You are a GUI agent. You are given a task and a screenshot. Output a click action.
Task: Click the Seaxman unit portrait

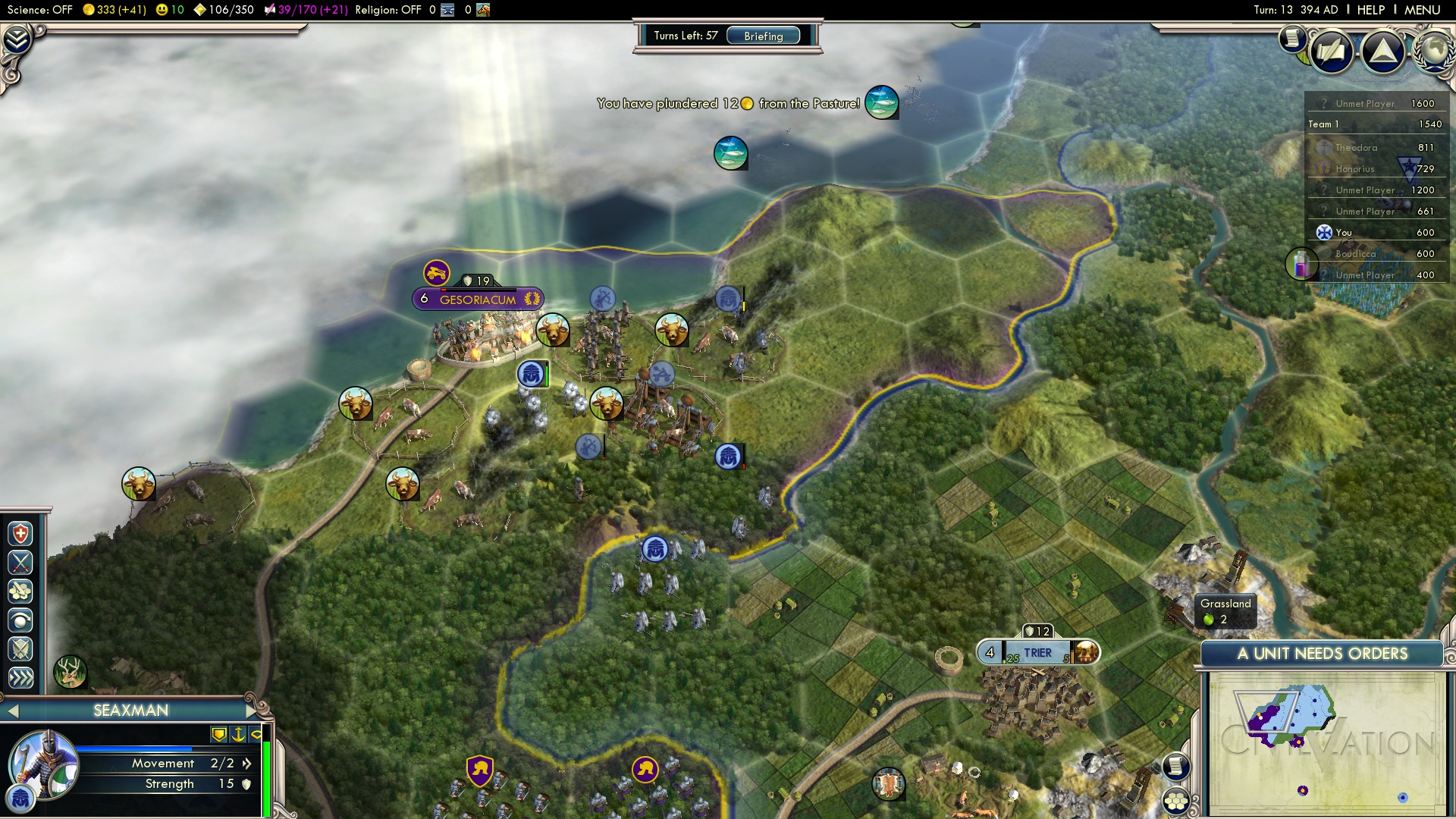[x=43, y=764]
